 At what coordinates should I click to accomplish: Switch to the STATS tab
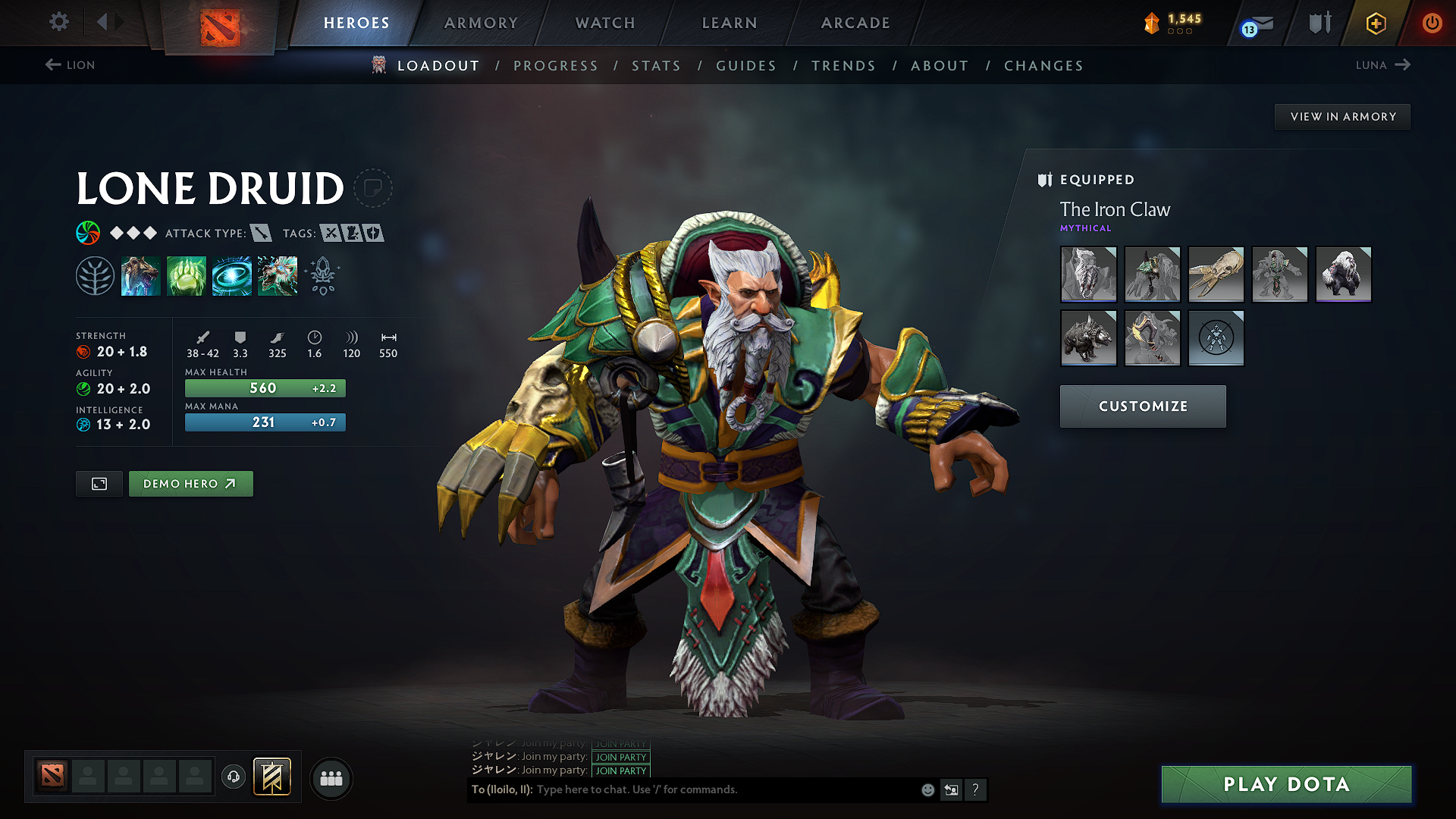656,66
